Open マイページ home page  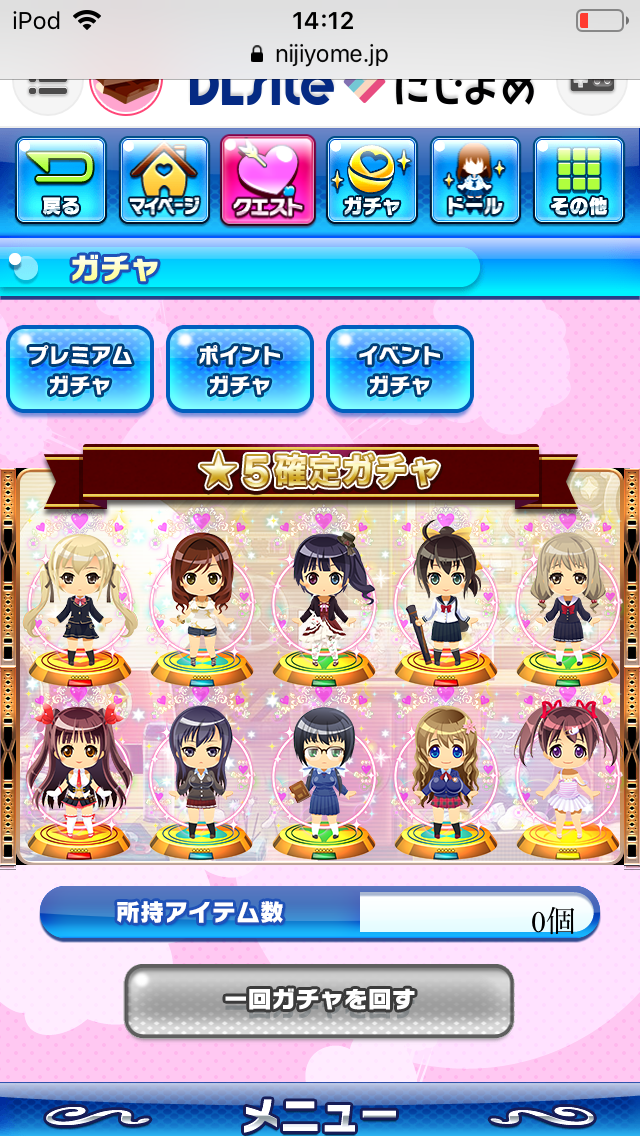165,181
